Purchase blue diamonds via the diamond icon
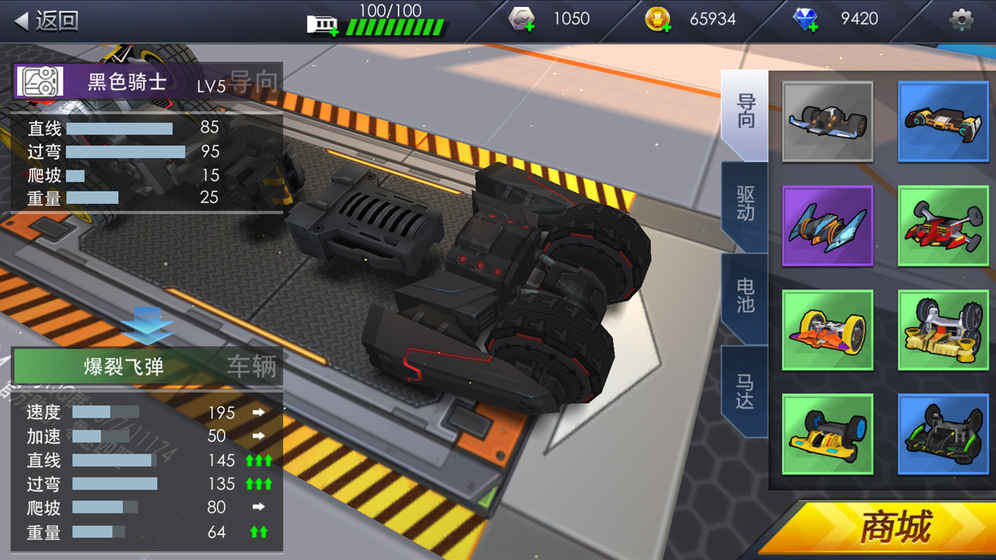Image resolution: width=996 pixels, height=560 pixels. point(805,19)
